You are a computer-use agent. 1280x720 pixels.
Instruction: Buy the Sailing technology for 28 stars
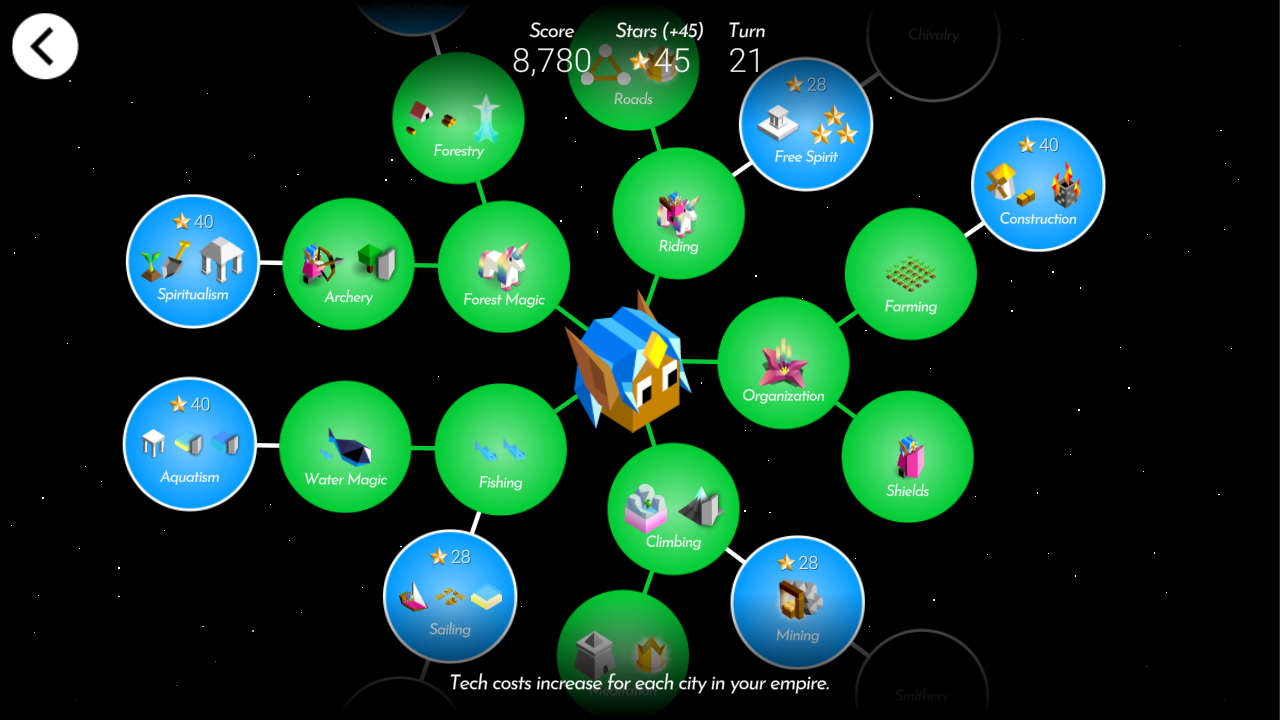click(x=450, y=596)
